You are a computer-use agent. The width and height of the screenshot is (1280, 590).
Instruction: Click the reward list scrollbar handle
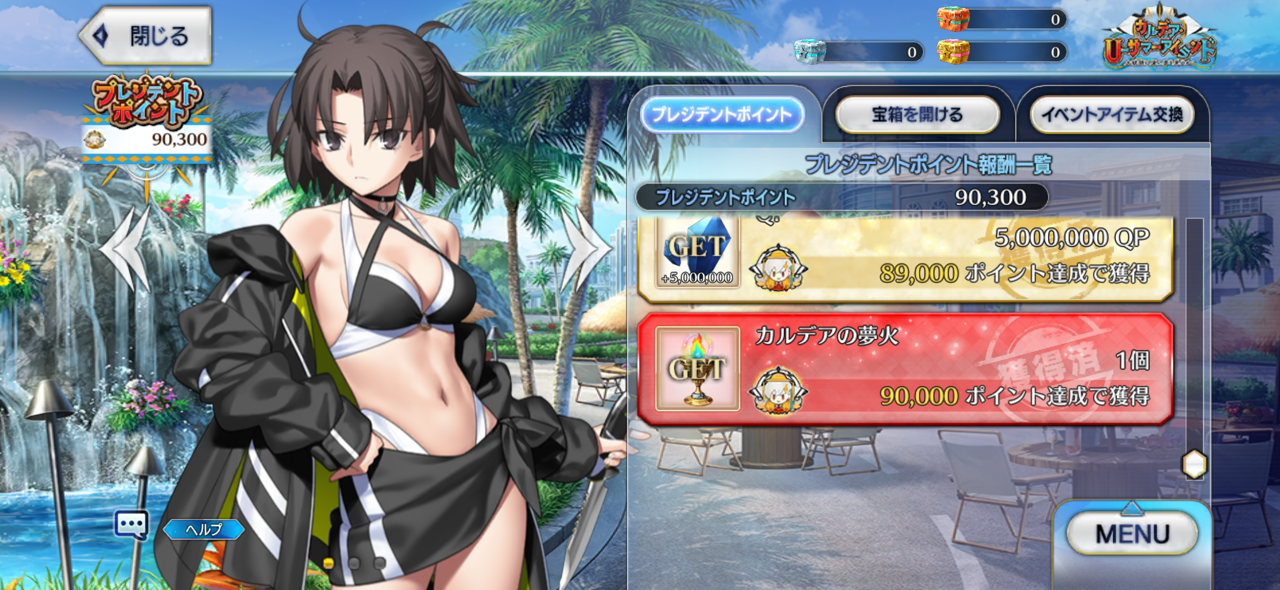(1194, 463)
